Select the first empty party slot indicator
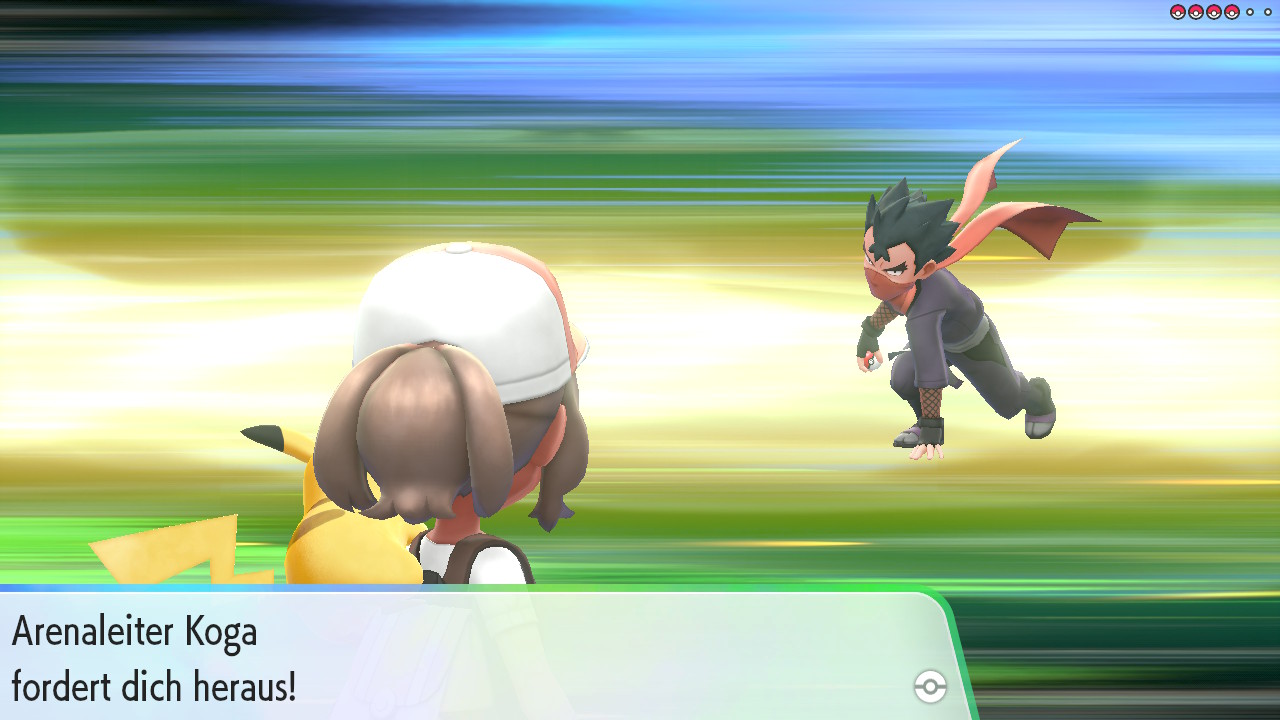 [x=1249, y=12]
